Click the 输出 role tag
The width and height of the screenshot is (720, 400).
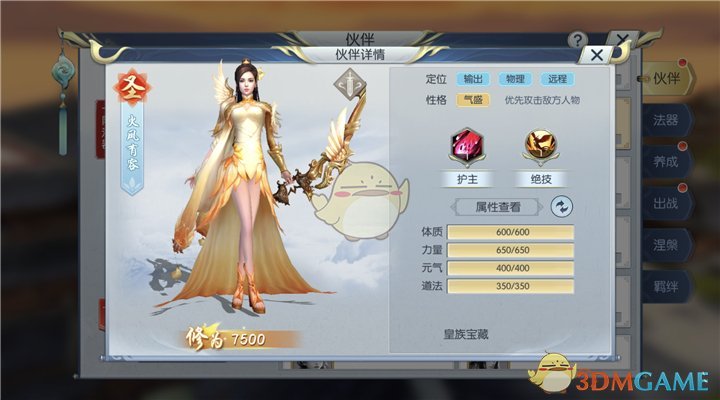471,78
